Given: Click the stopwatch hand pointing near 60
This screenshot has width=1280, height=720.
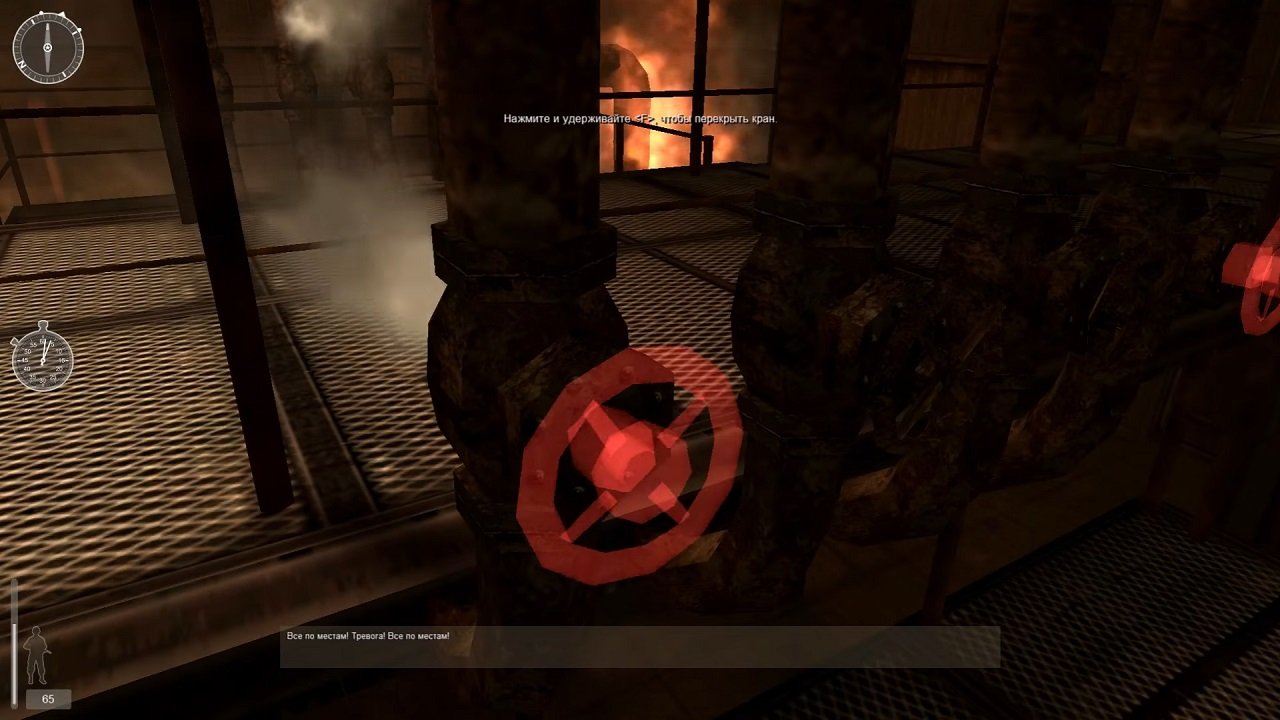Looking at the screenshot, I should point(44,348).
